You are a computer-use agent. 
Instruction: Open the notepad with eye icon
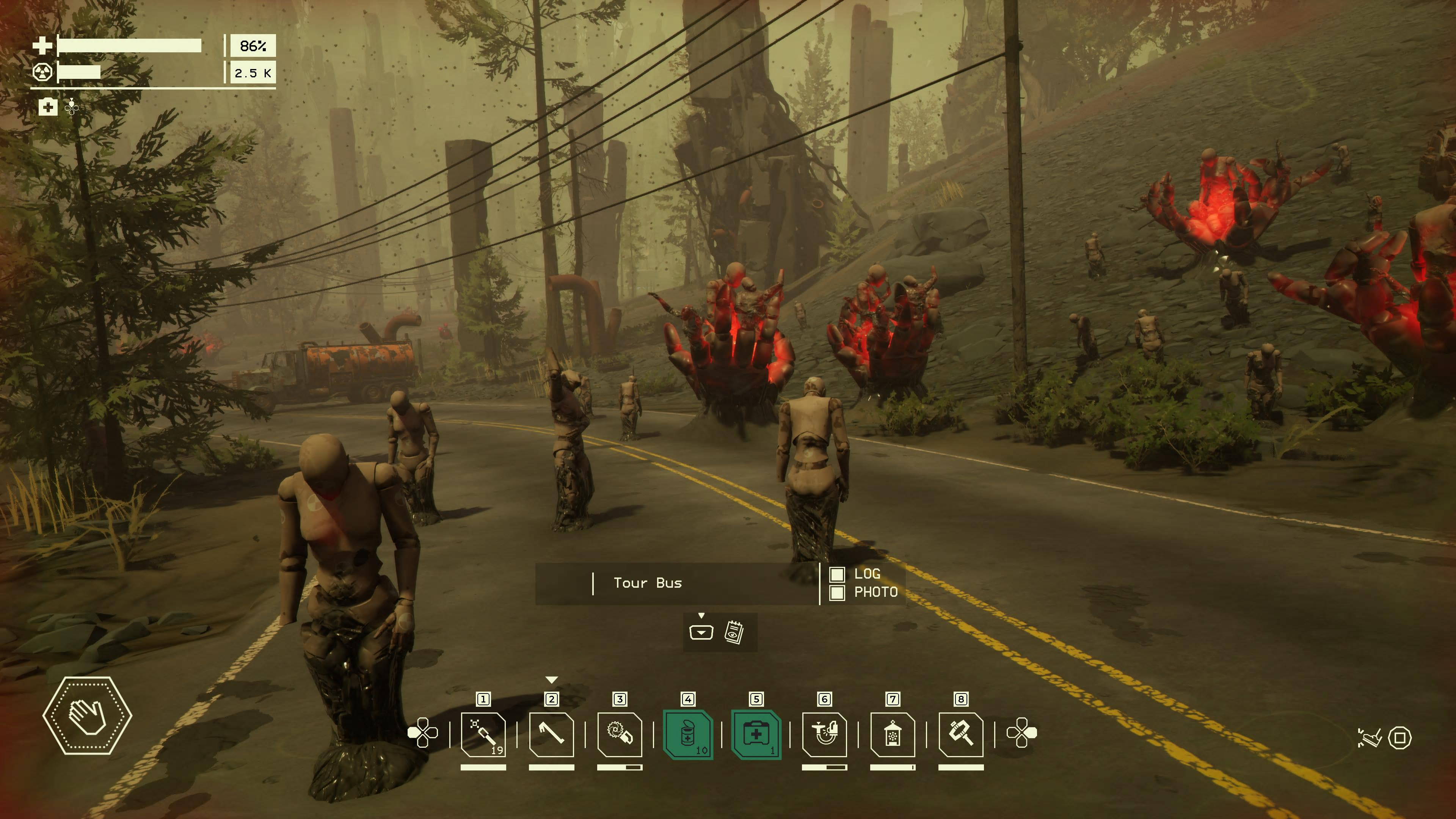(x=734, y=632)
